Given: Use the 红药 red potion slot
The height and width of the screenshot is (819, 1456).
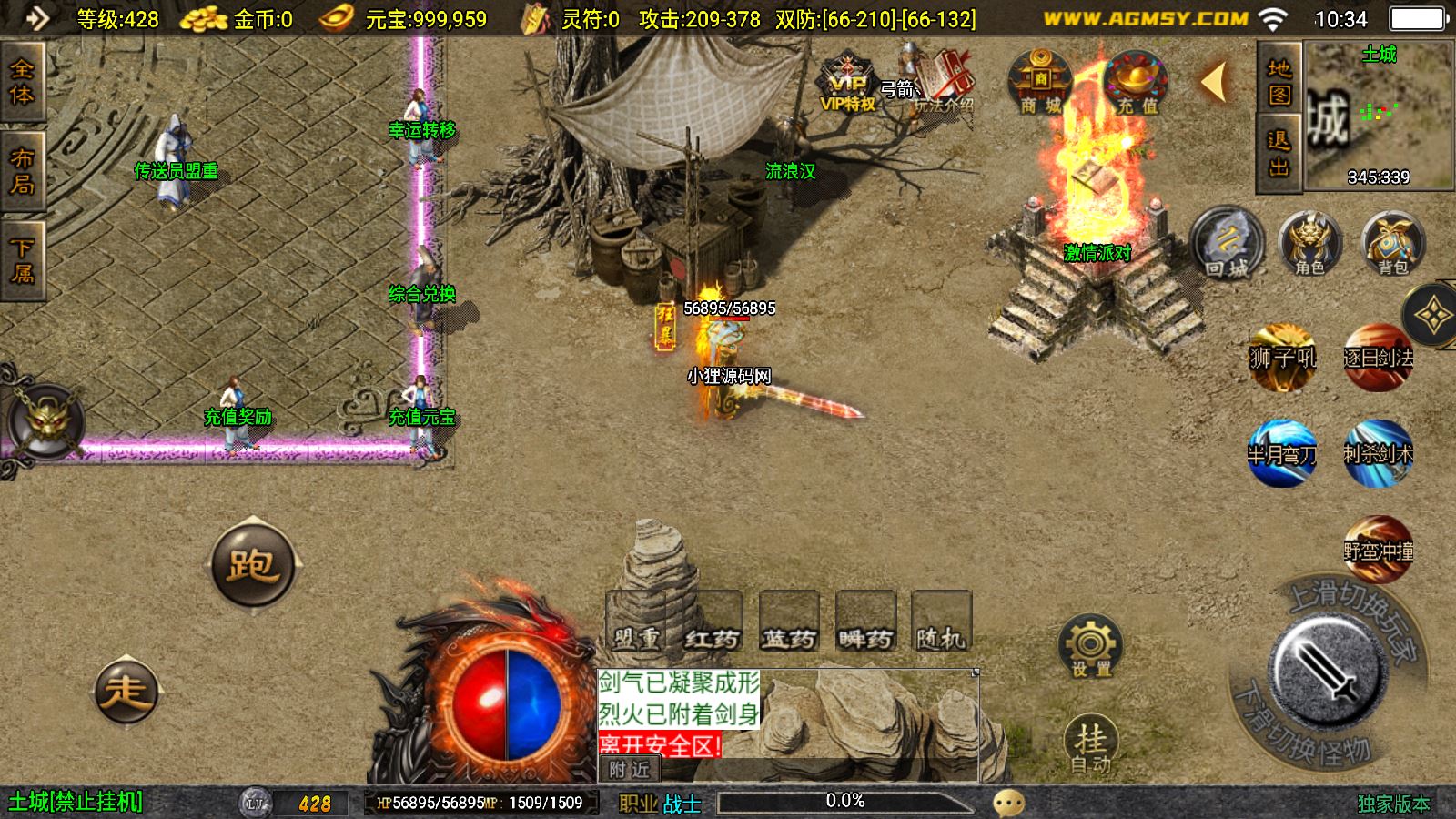Looking at the screenshot, I should pos(712,622).
